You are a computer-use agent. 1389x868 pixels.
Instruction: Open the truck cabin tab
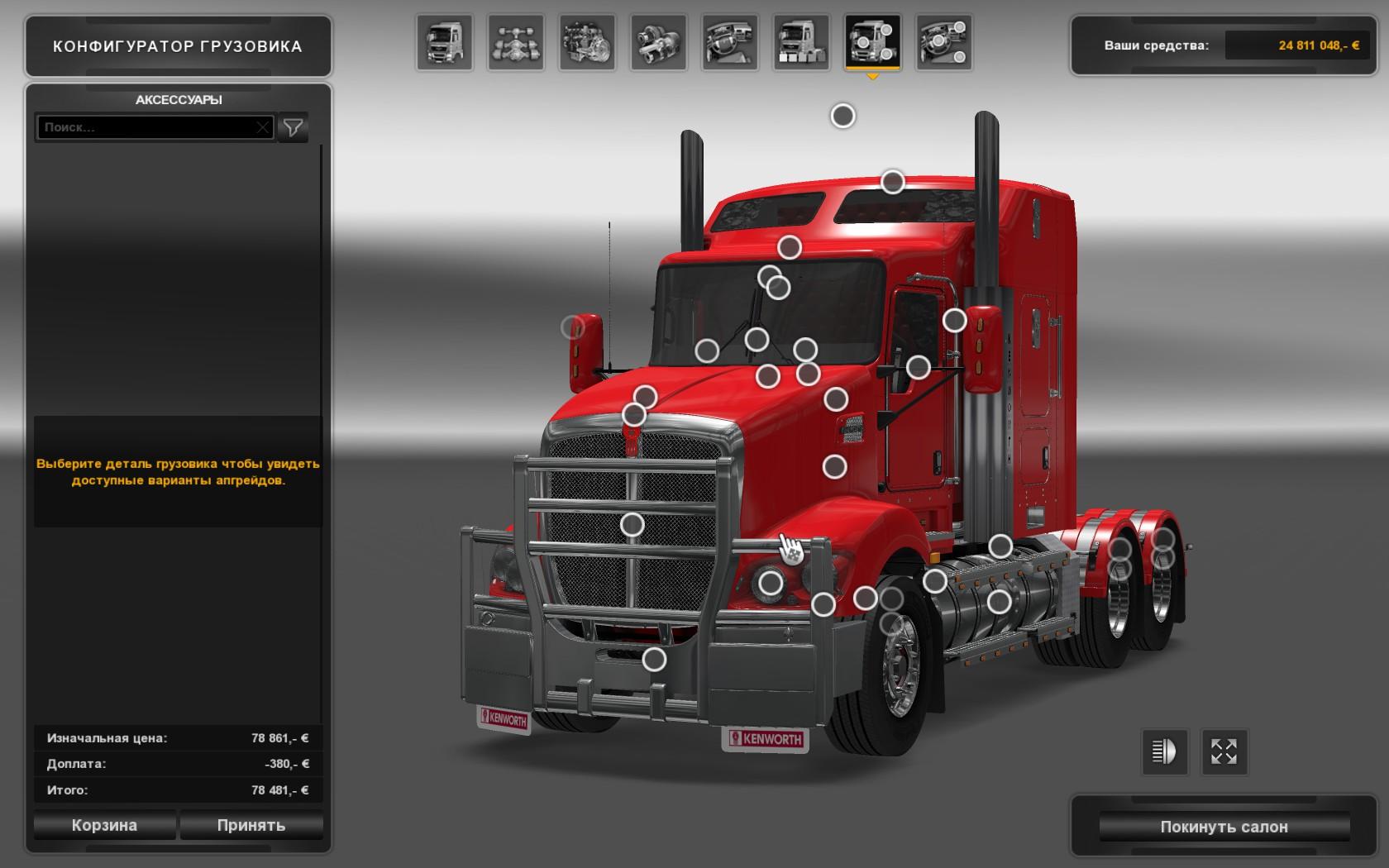point(445,42)
